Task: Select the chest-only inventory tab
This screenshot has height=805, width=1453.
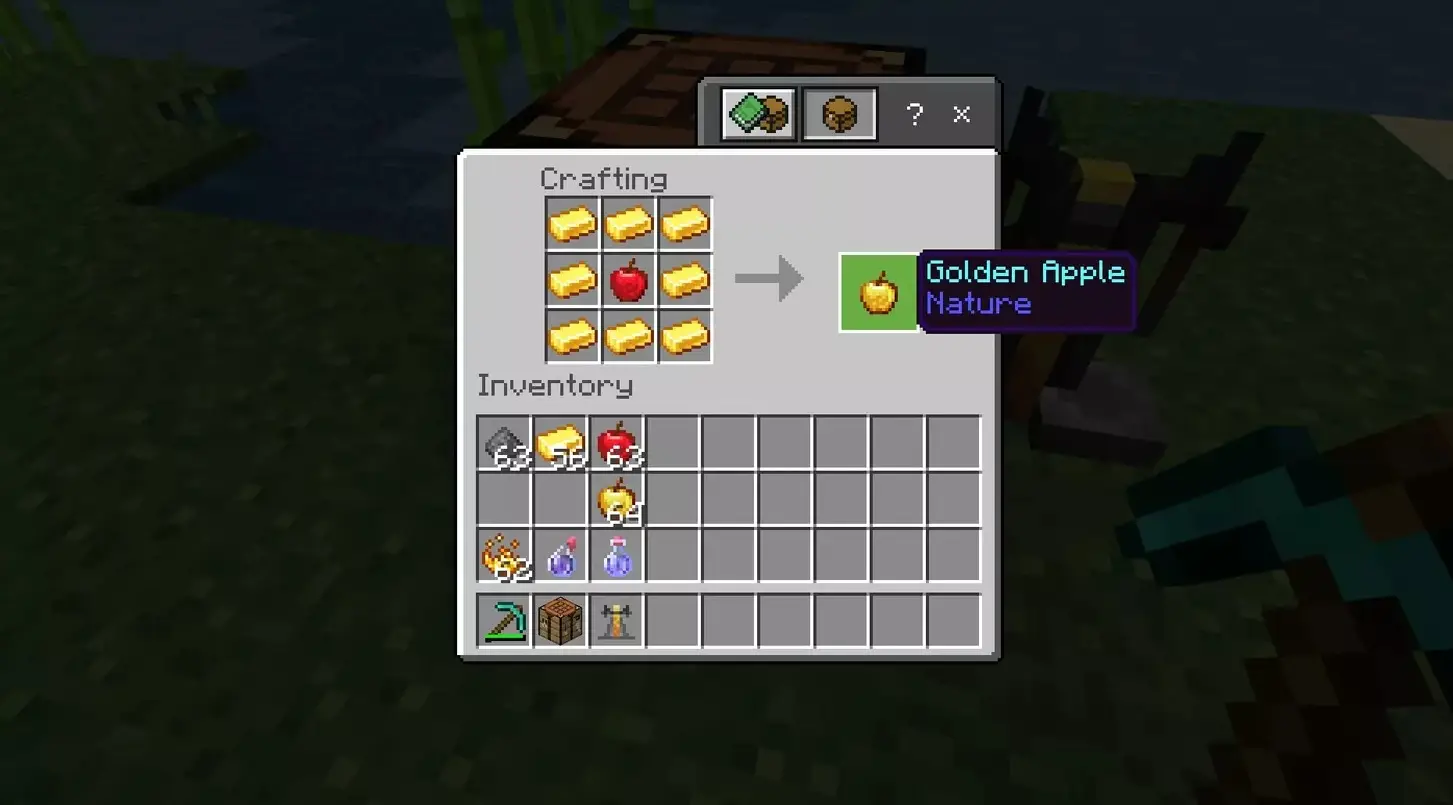Action: (x=839, y=114)
